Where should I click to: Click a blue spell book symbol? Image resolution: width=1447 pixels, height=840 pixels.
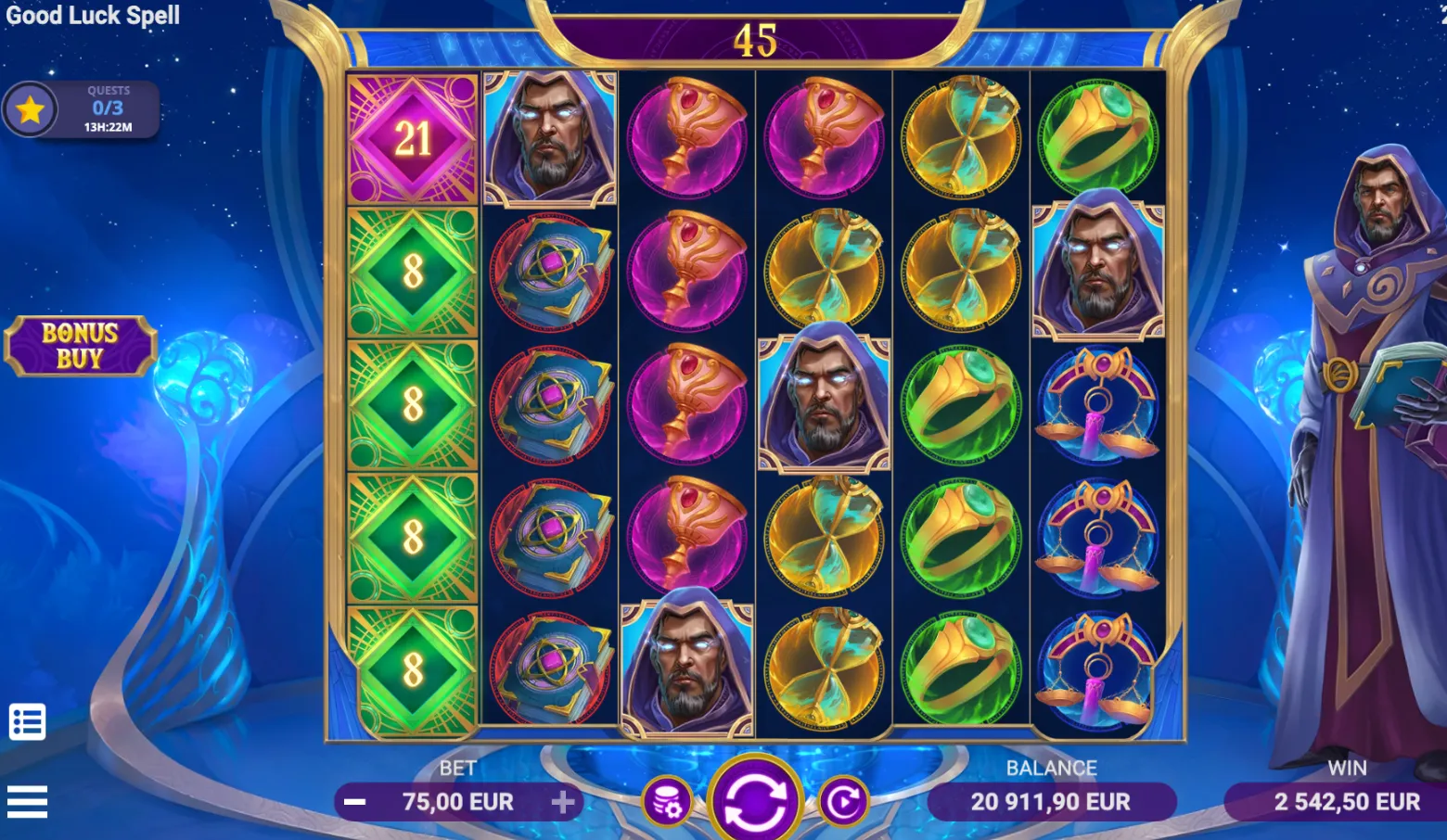(x=551, y=269)
